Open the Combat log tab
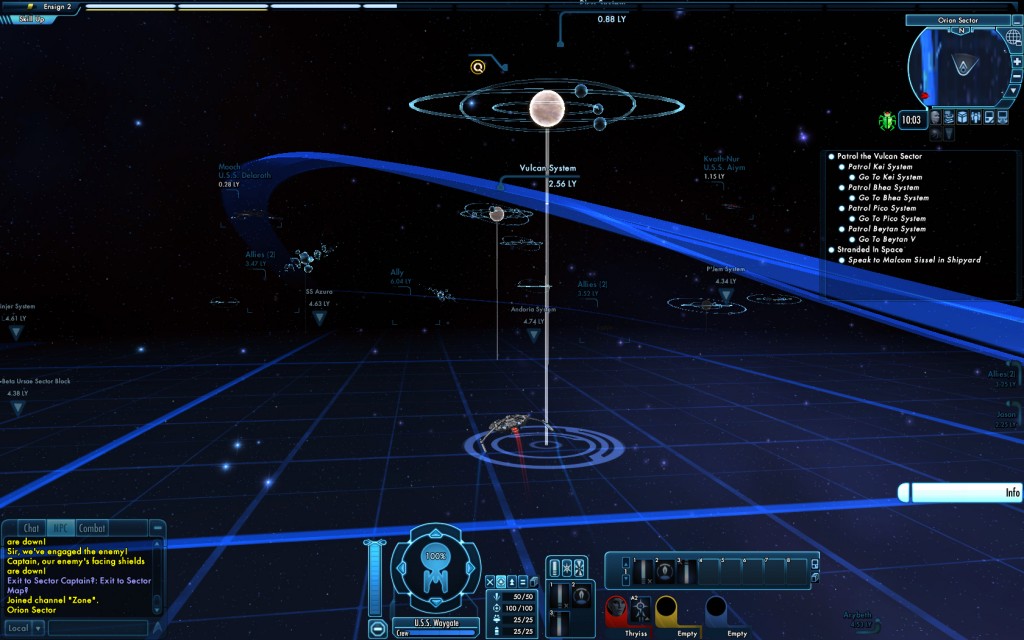Image resolution: width=1024 pixels, height=640 pixels. tap(92, 528)
